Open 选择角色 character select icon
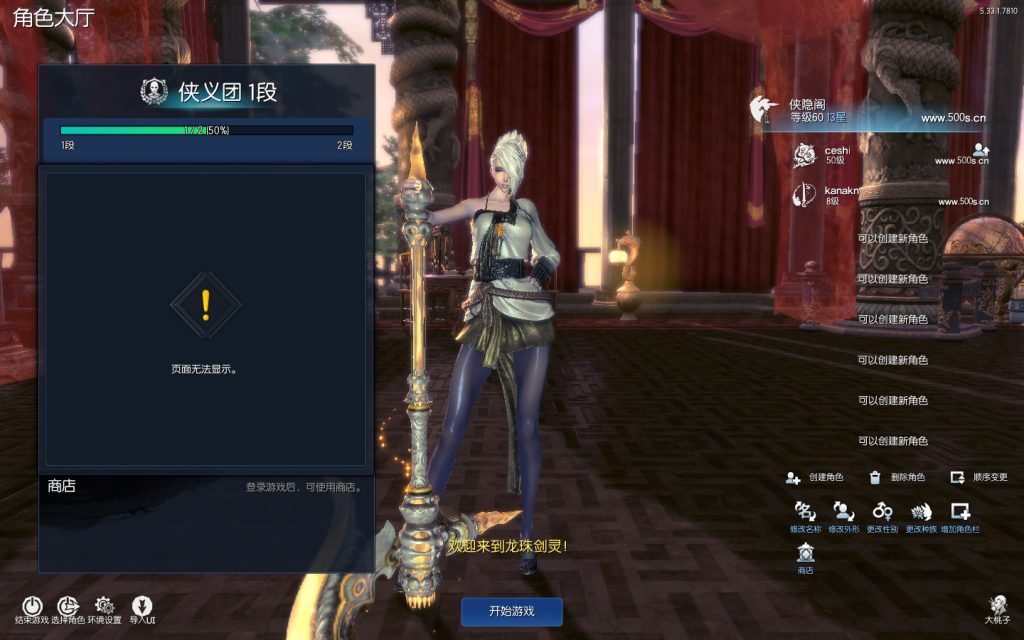 pos(68,606)
